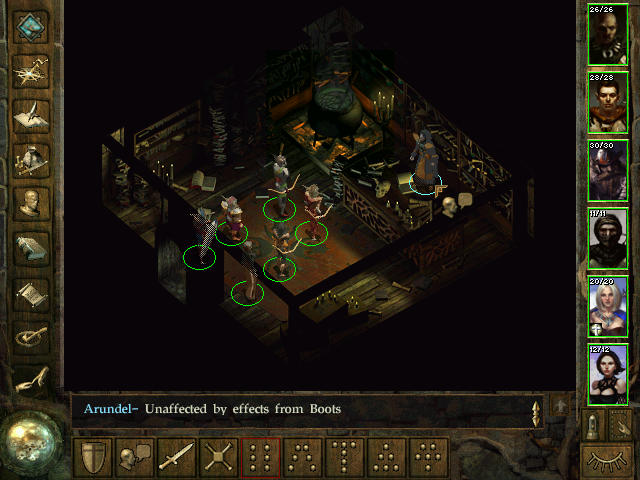Open the character record bust icon
This screenshot has height=480, width=640.
point(32,204)
